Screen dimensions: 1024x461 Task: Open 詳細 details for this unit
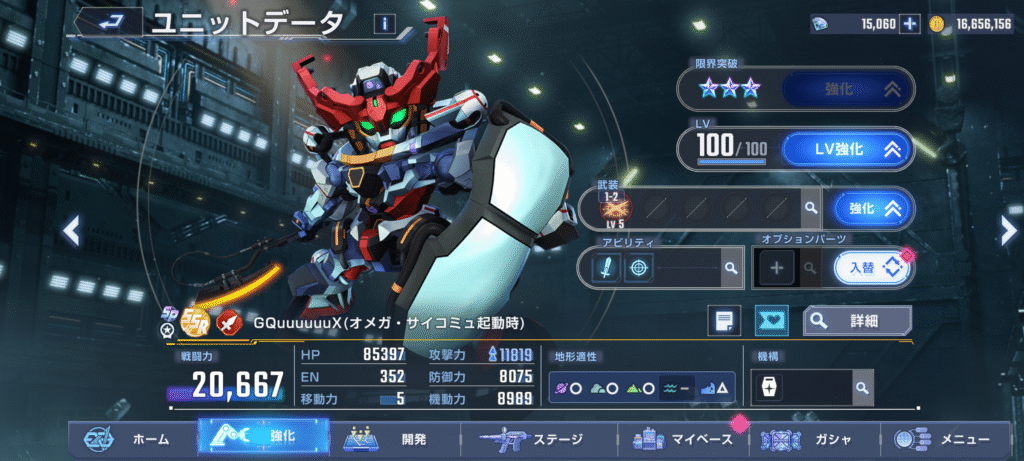click(x=857, y=321)
